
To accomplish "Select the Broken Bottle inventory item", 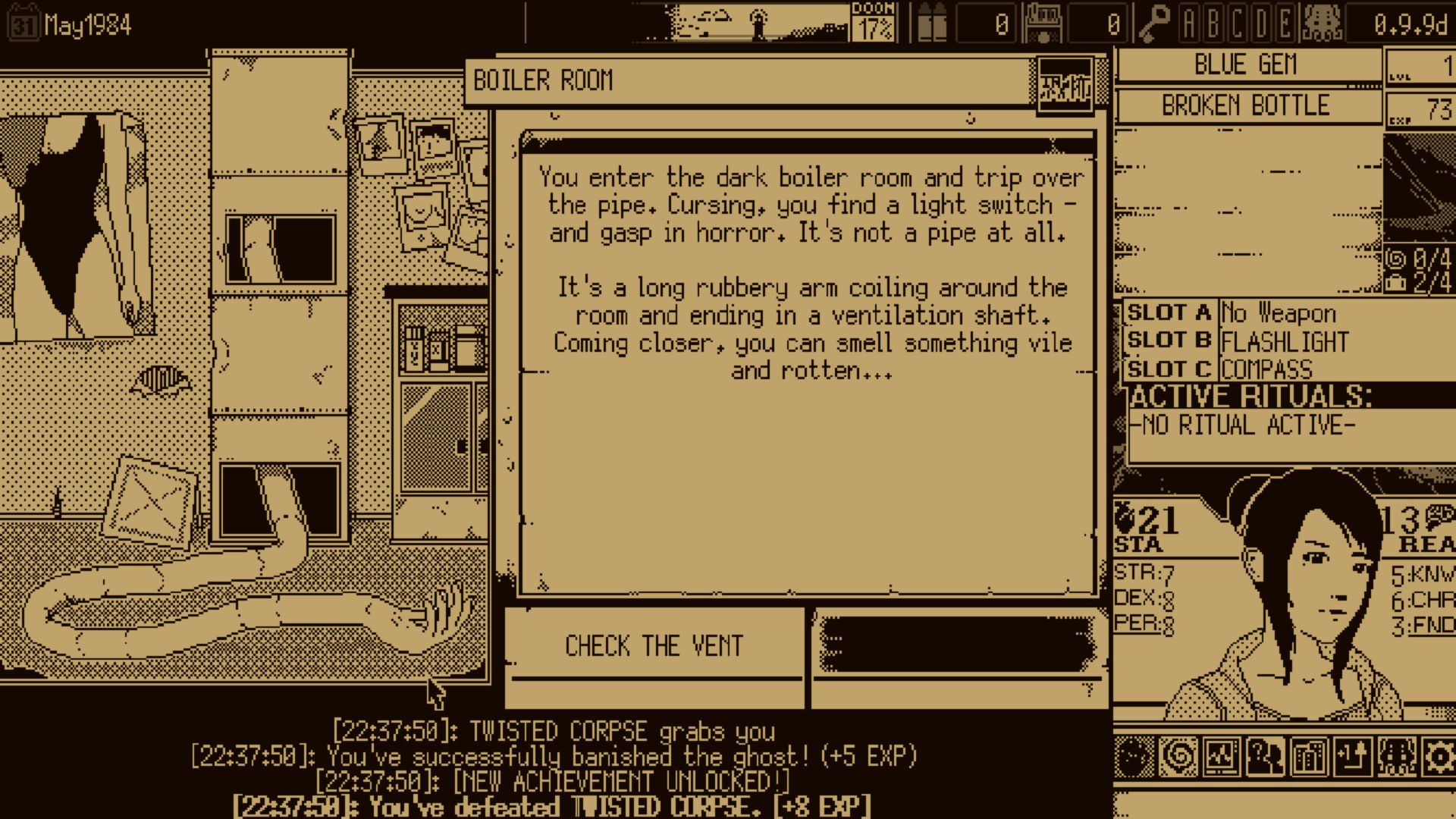I will (1245, 105).
